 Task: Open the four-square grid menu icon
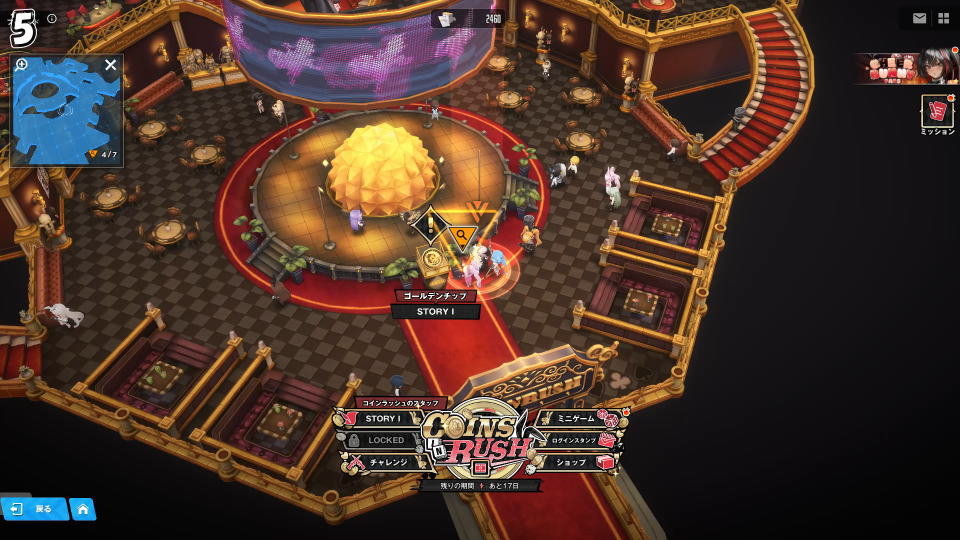[943, 18]
